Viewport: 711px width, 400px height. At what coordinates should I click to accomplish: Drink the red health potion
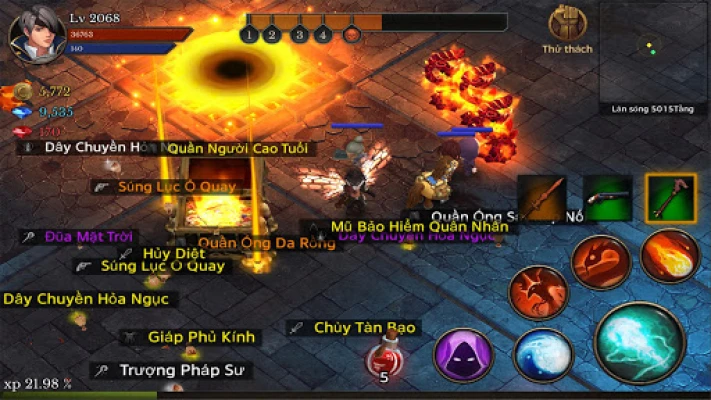pyautogui.click(x=383, y=362)
